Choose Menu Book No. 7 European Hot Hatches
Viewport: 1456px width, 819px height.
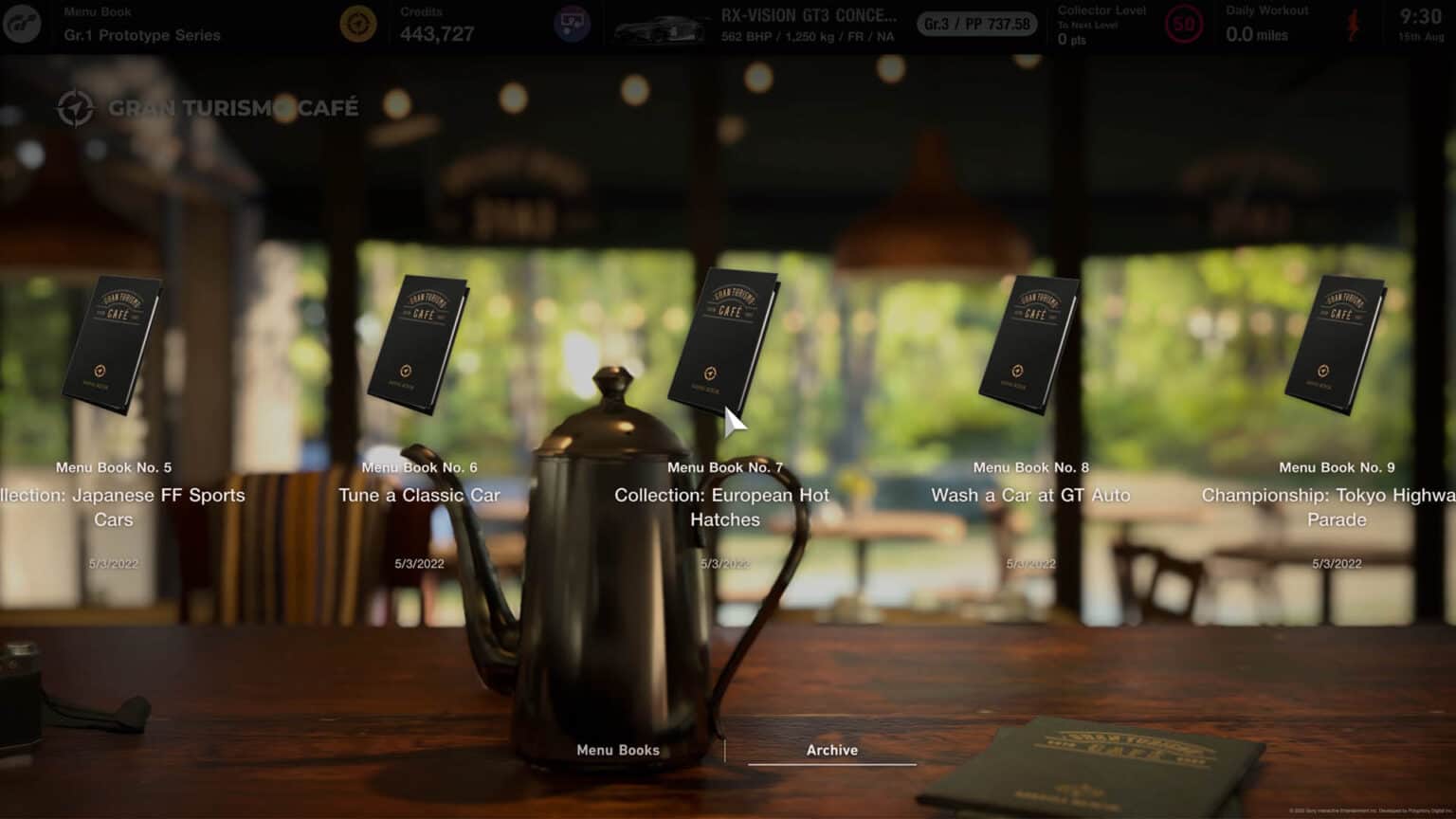(723, 343)
